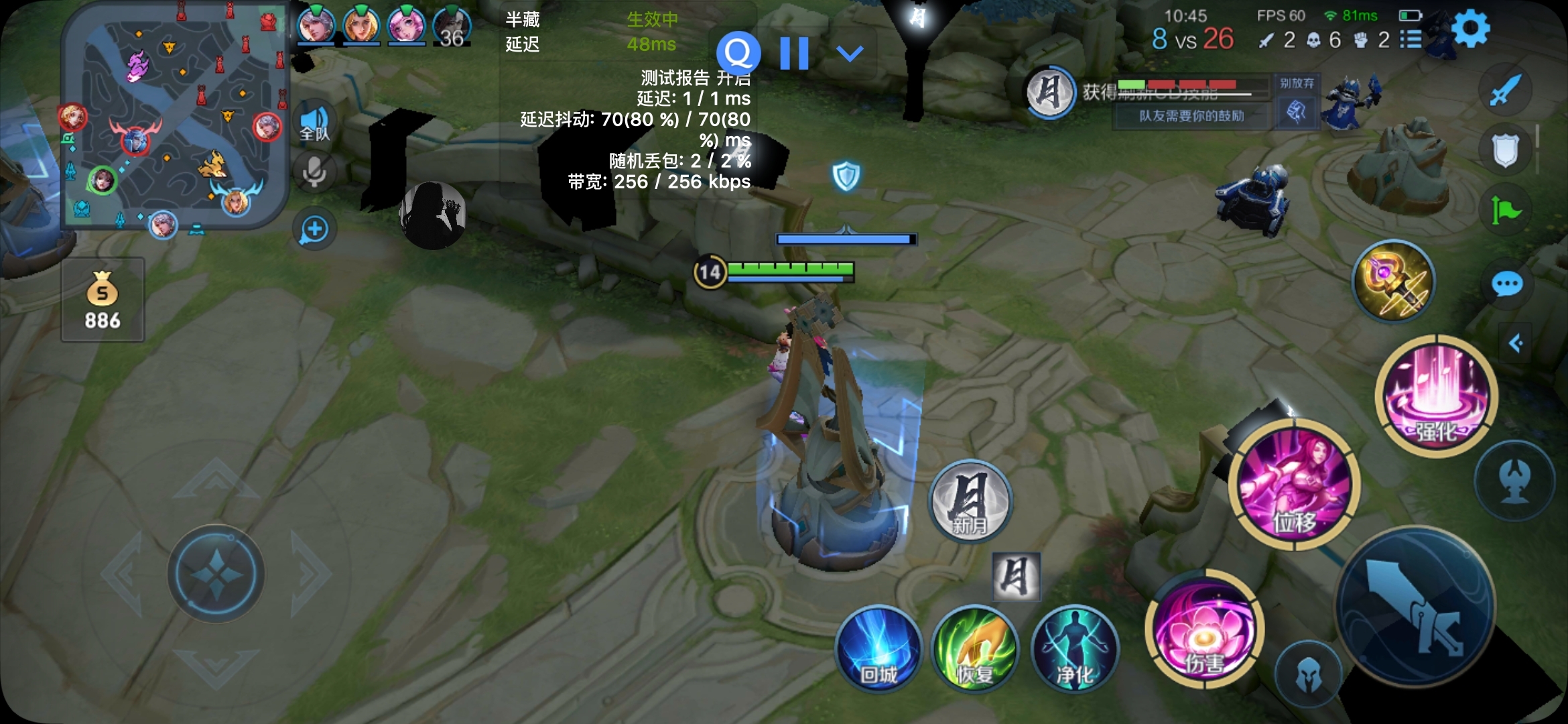Use the 位移 dash skill

tap(1295, 484)
